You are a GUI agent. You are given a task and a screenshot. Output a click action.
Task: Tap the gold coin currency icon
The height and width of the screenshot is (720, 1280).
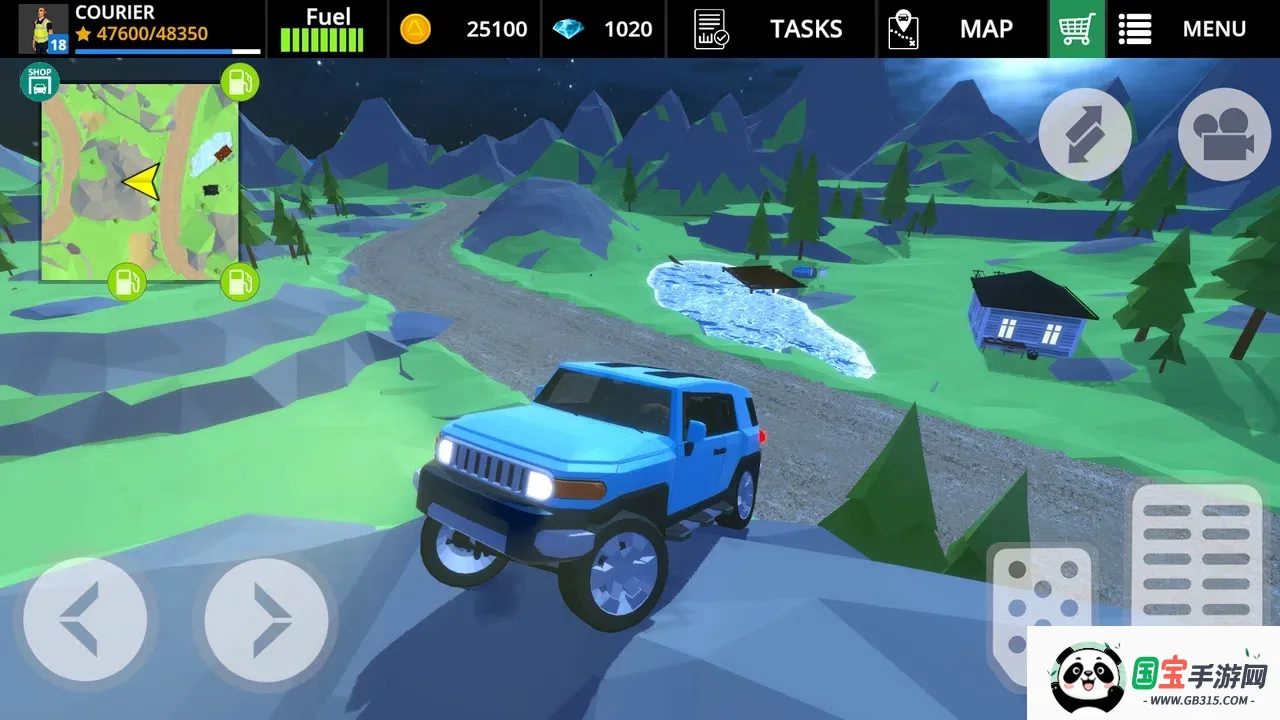click(x=416, y=29)
